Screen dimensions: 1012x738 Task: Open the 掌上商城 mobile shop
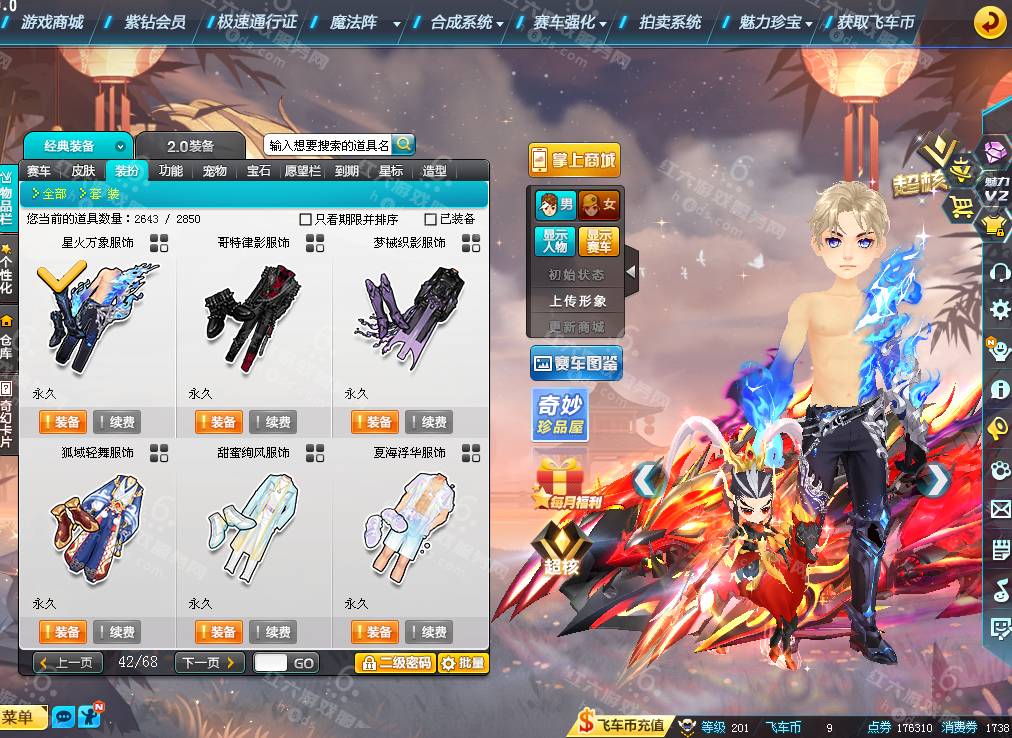[x=574, y=159]
